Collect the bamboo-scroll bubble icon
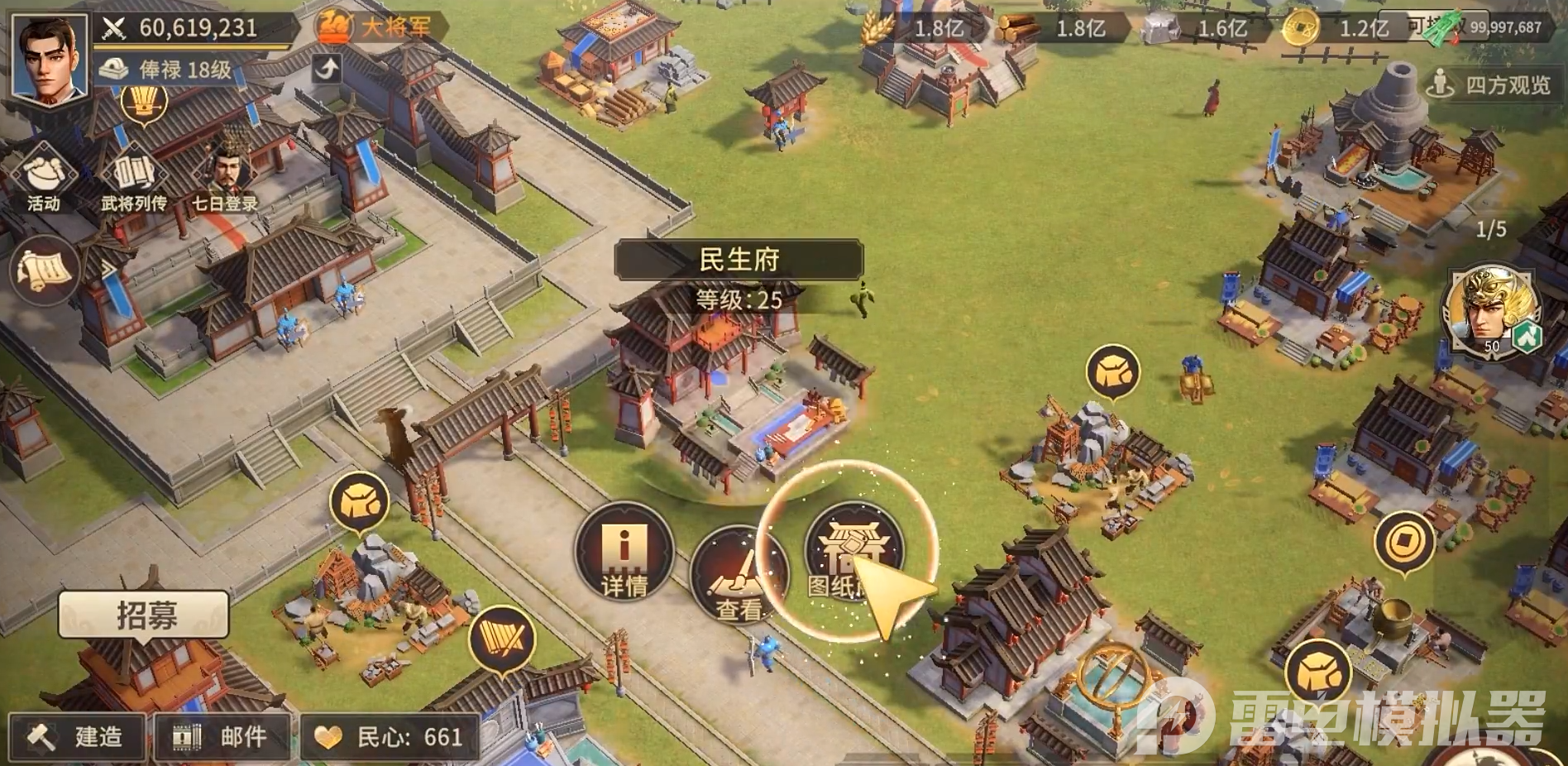Image resolution: width=1568 pixels, height=766 pixels. (x=501, y=639)
